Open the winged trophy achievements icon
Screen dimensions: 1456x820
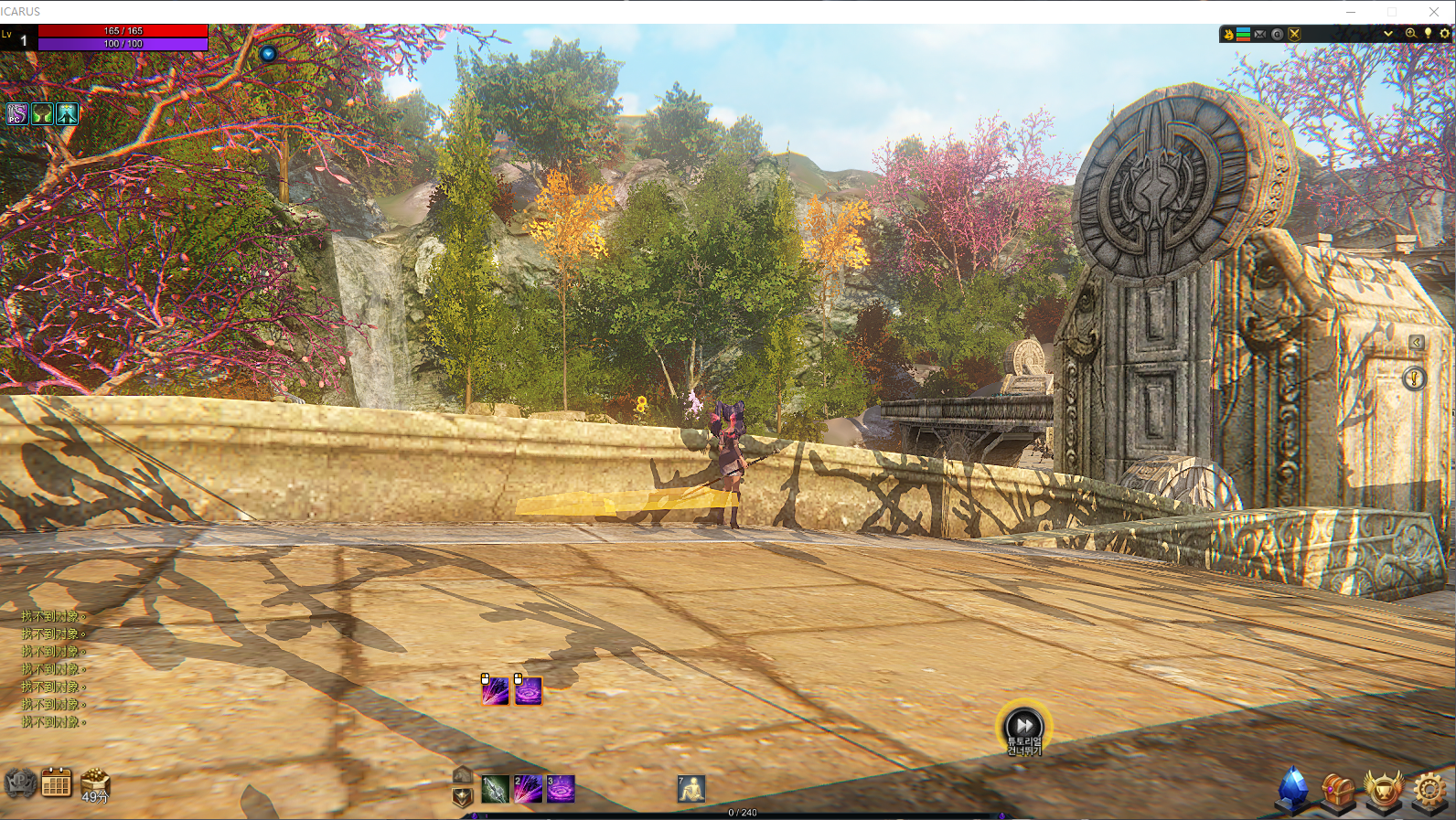click(1384, 790)
